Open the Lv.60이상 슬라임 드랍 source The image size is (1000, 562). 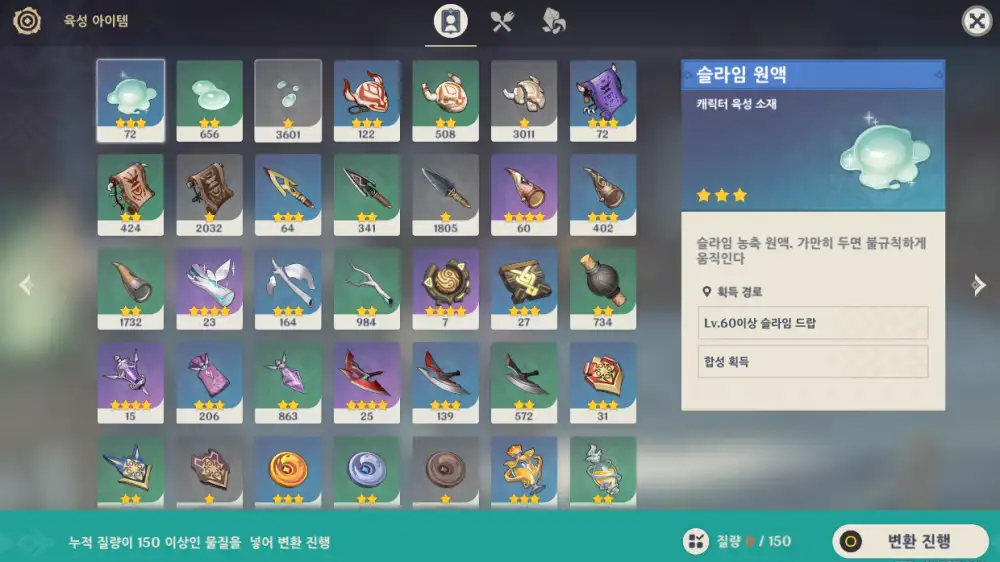click(x=813, y=323)
